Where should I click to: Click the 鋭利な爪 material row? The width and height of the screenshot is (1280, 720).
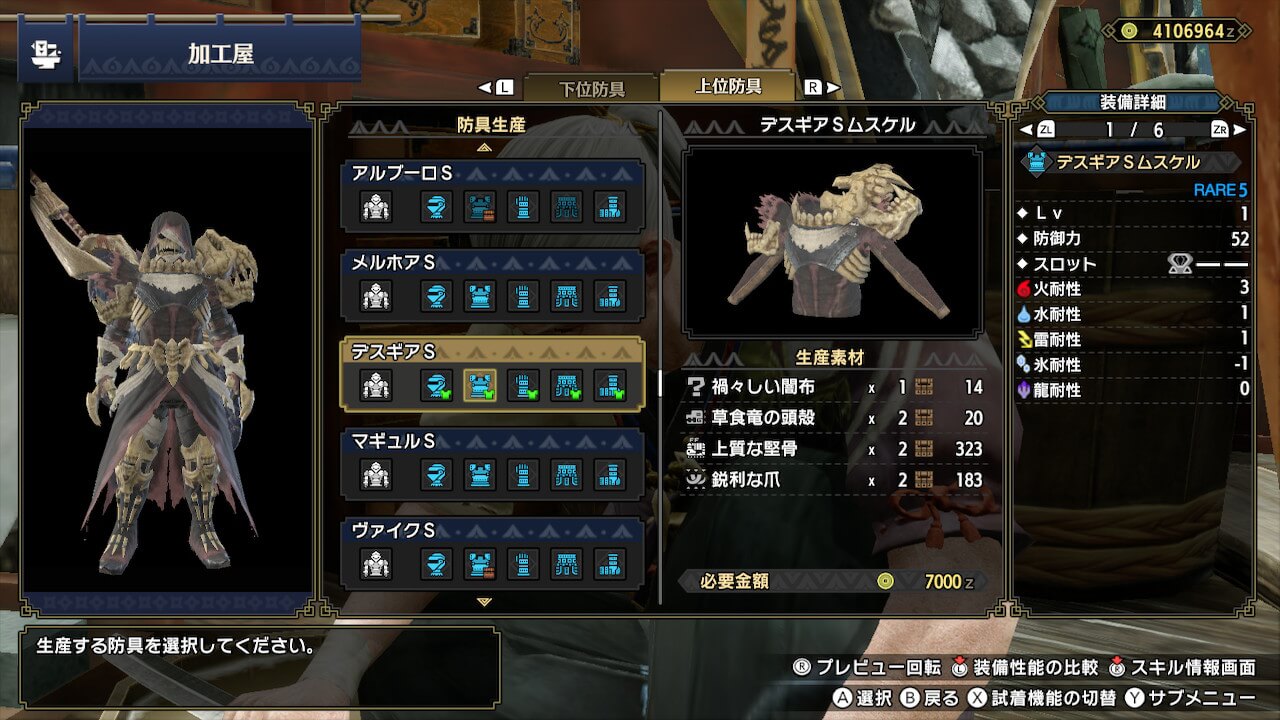[836, 480]
